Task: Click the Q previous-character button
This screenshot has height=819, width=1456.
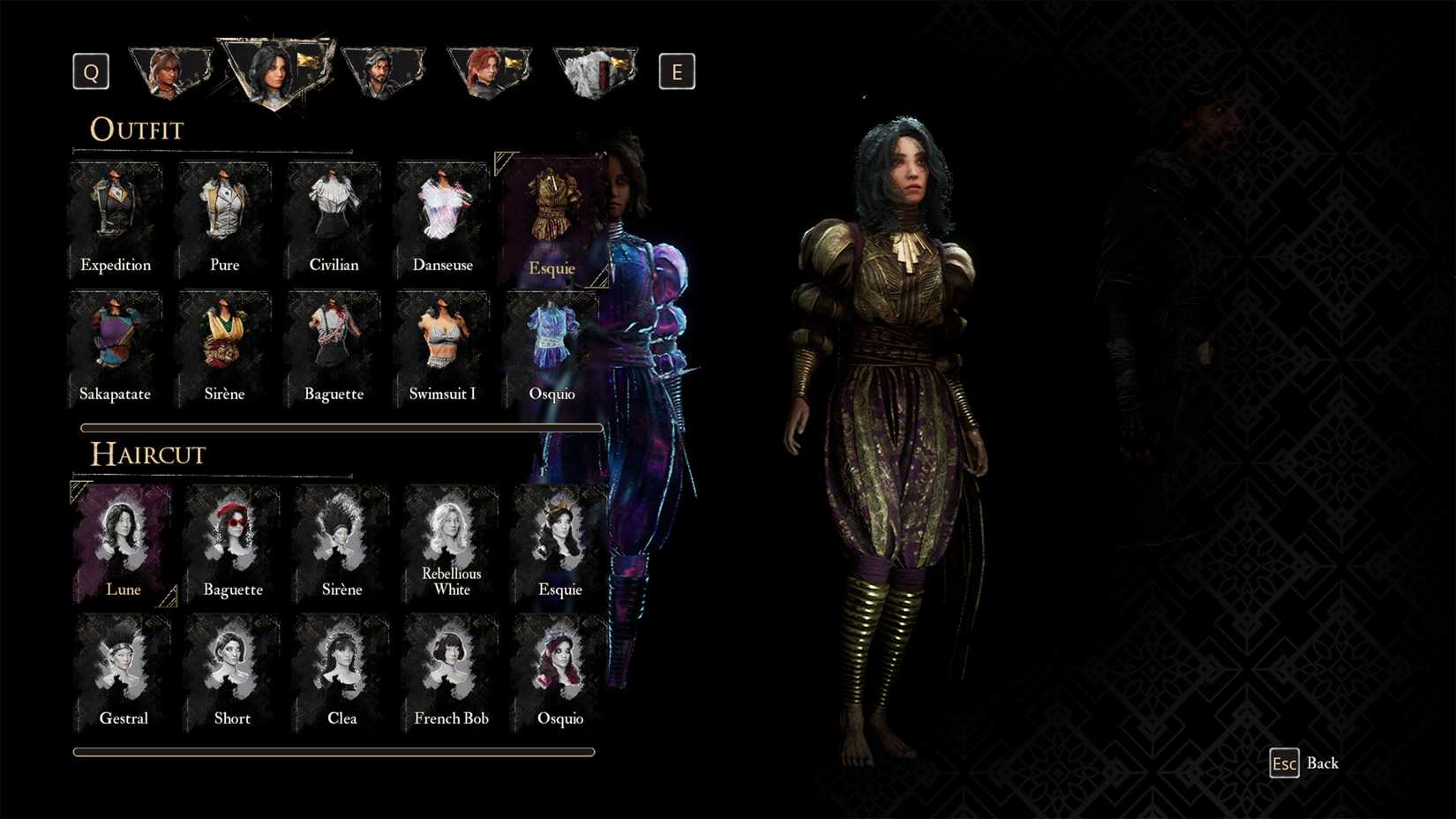Action: point(89,71)
